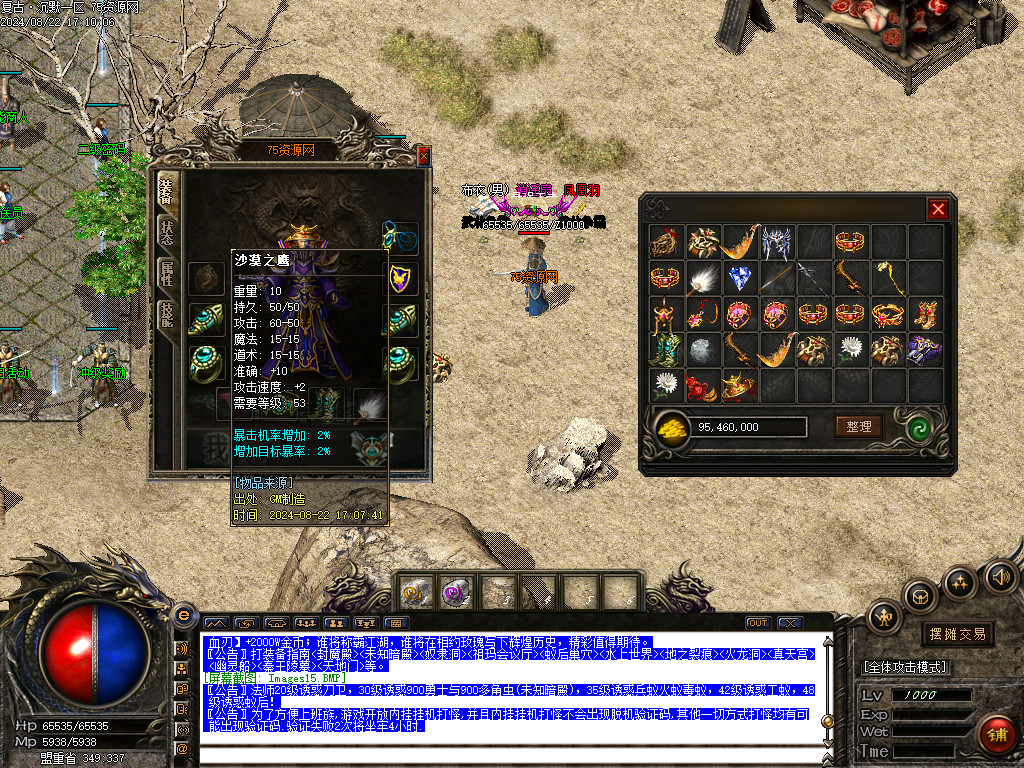Click the 整理 sort button
1024x768 pixels.
(x=859, y=427)
